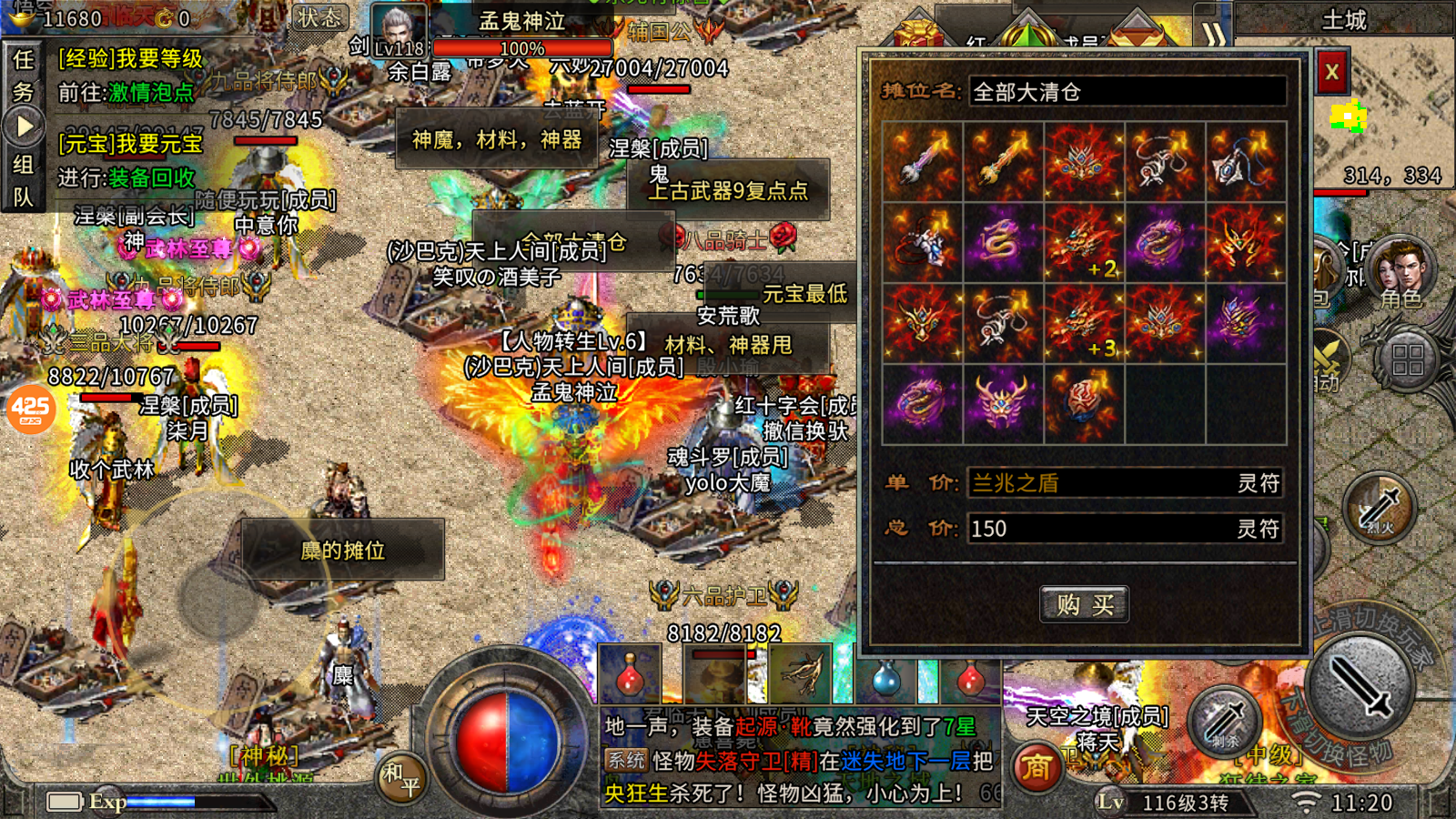Toggle the 和平 attack mode button
The width and height of the screenshot is (1456, 819).
[401, 778]
